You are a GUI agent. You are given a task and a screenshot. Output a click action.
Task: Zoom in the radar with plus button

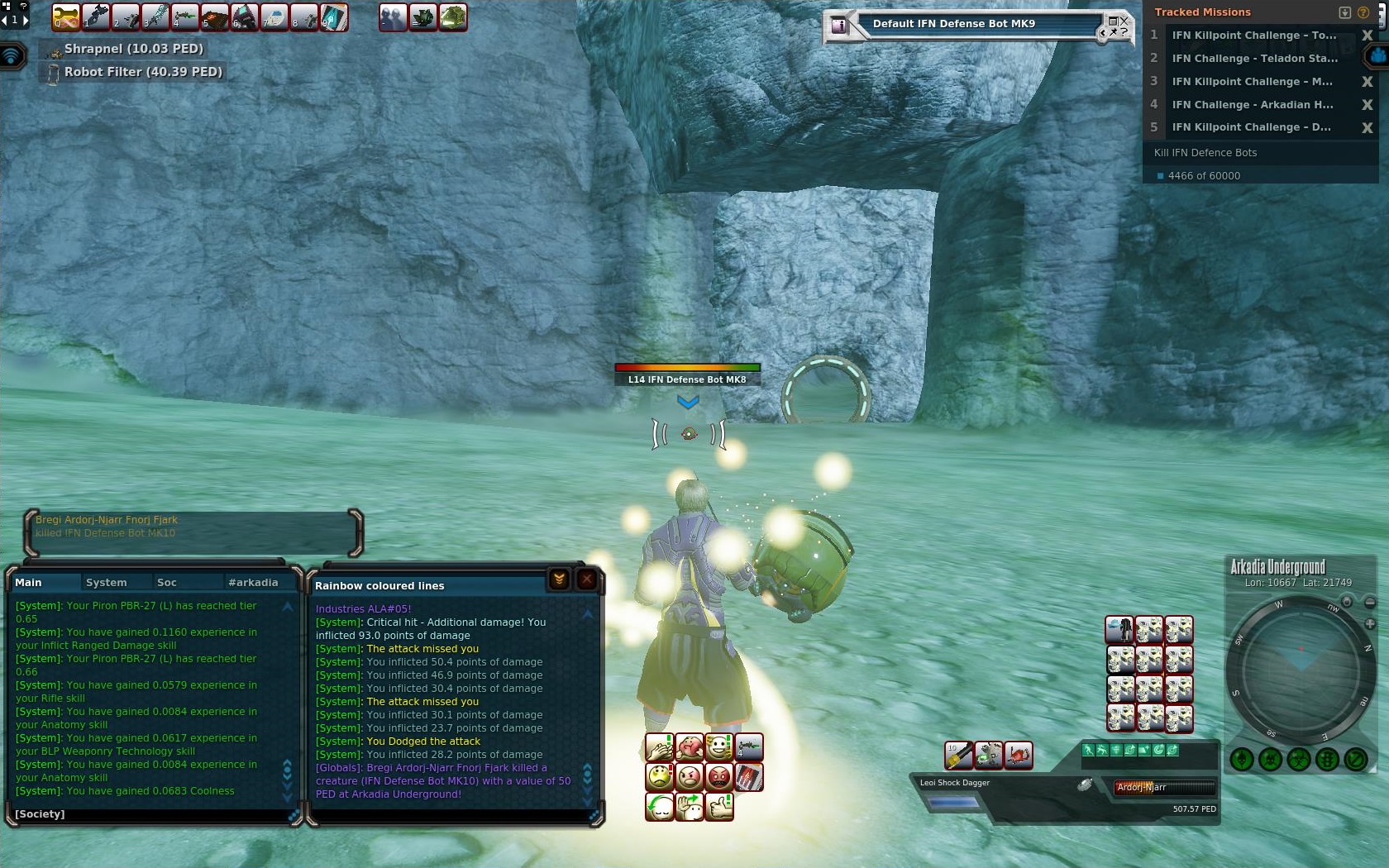coord(1370,623)
